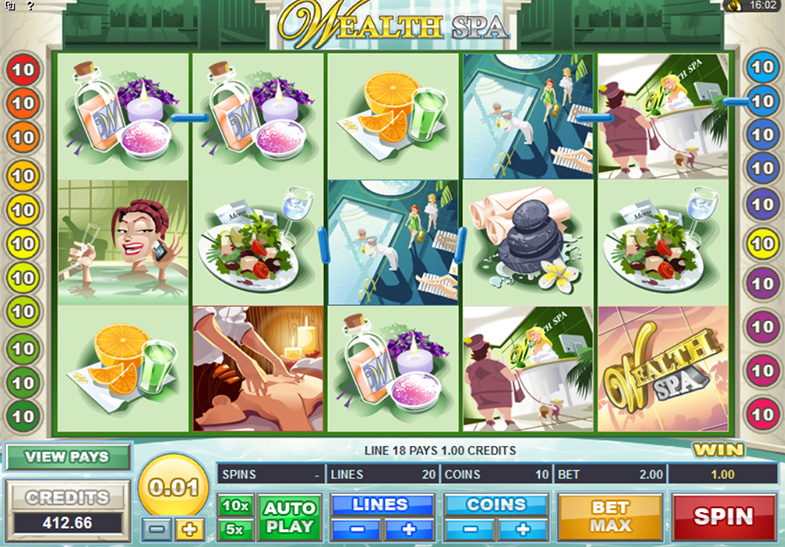Increase the number of Lines
Viewport: 785px width, 547px height.
[410, 528]
